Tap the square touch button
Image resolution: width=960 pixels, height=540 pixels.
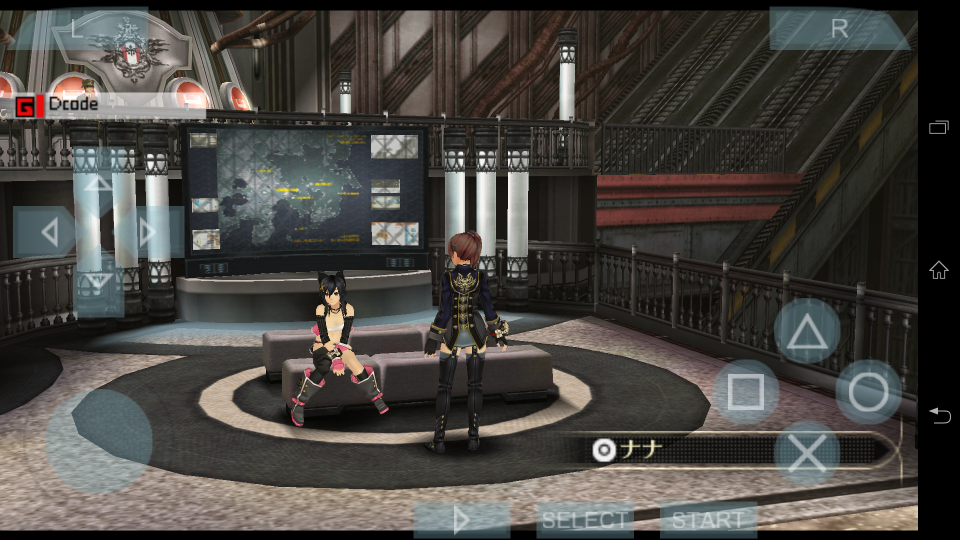click(746, 392)
